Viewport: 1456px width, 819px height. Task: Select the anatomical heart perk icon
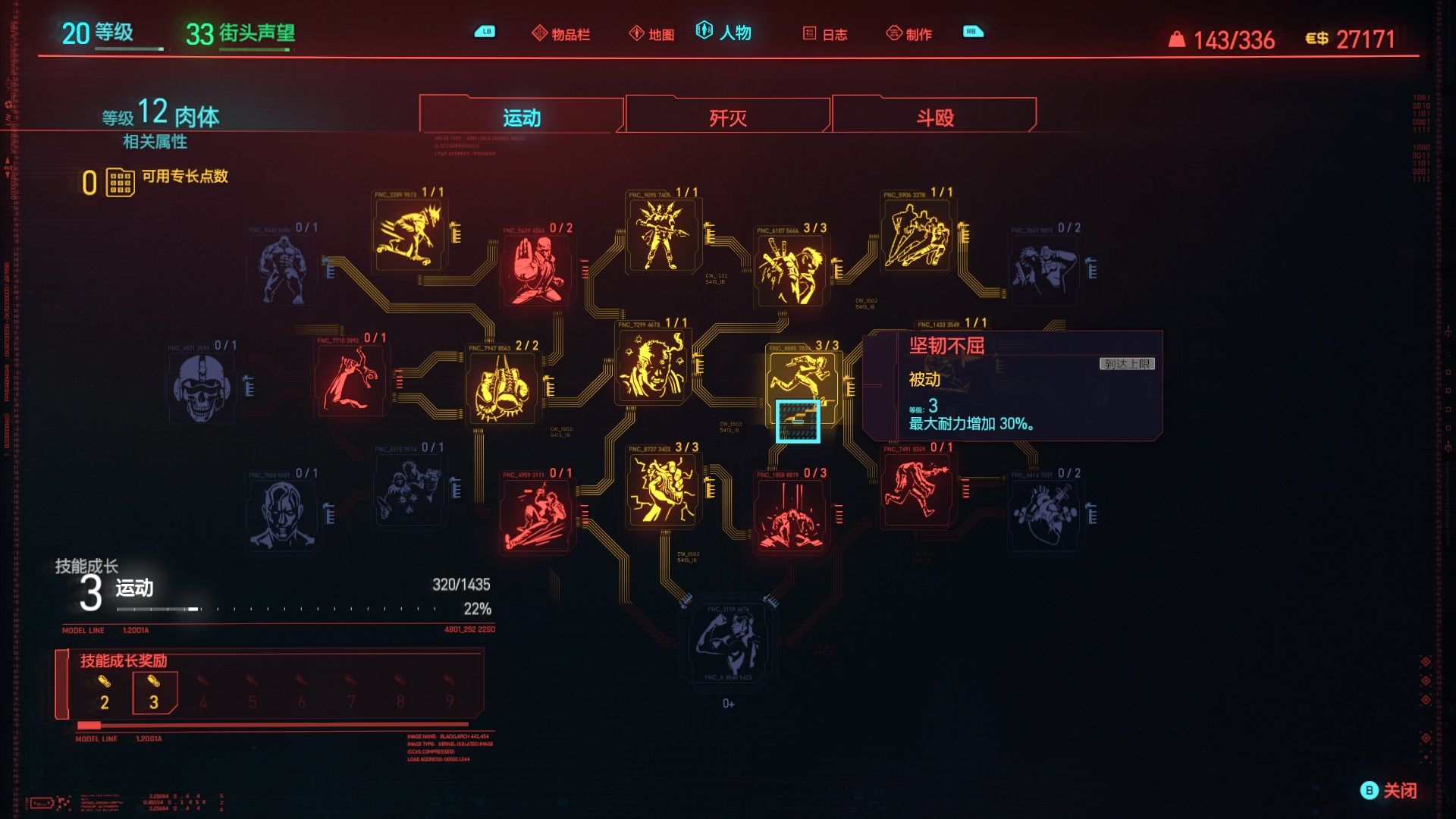tap(1045, 514)
